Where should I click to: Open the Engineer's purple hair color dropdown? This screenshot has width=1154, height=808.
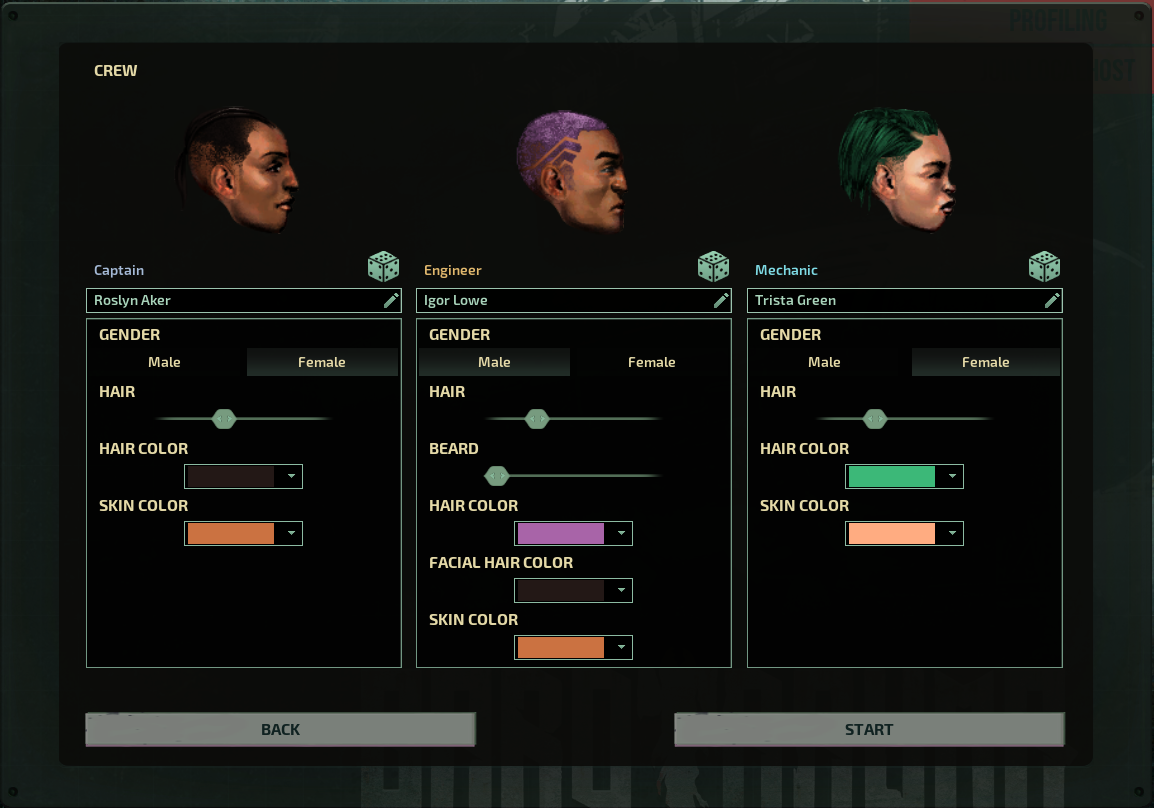(573, 533)
